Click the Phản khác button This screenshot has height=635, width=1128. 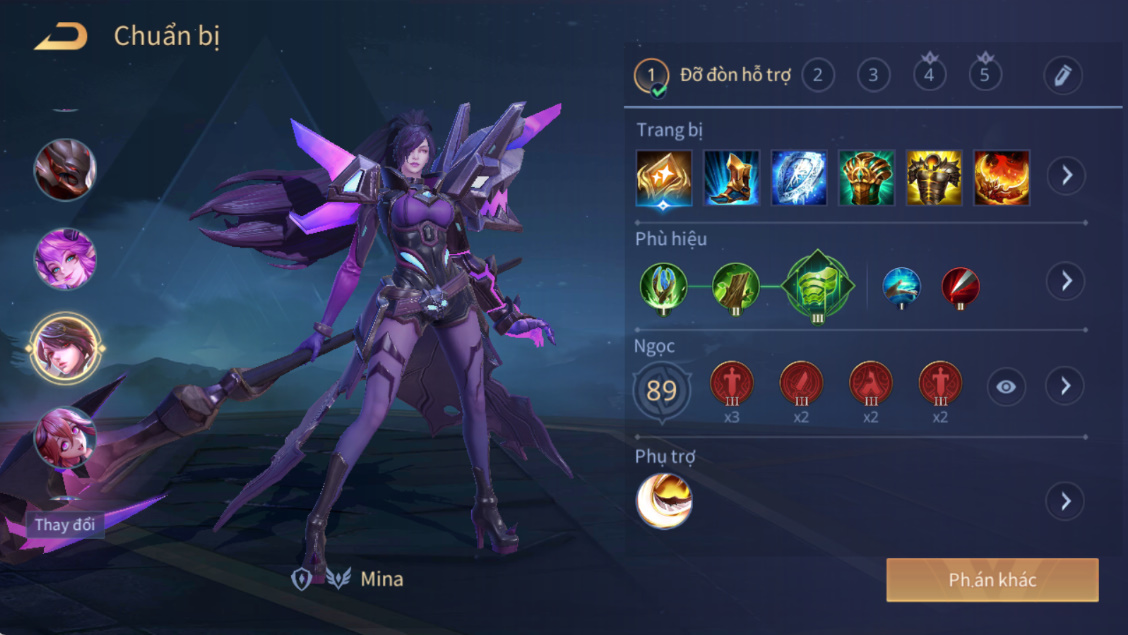point(992,580)
